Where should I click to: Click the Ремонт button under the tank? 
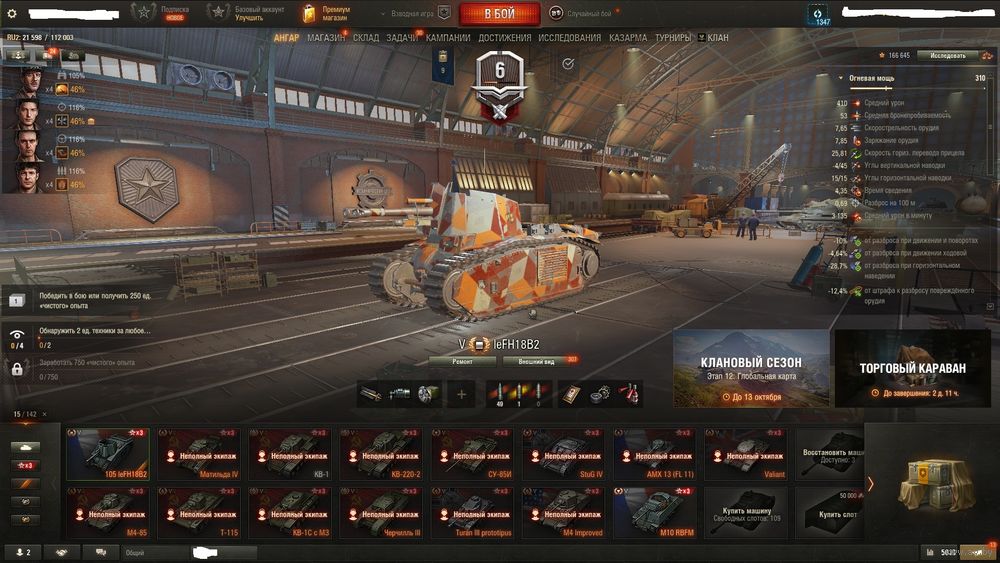tap(461, 361)
